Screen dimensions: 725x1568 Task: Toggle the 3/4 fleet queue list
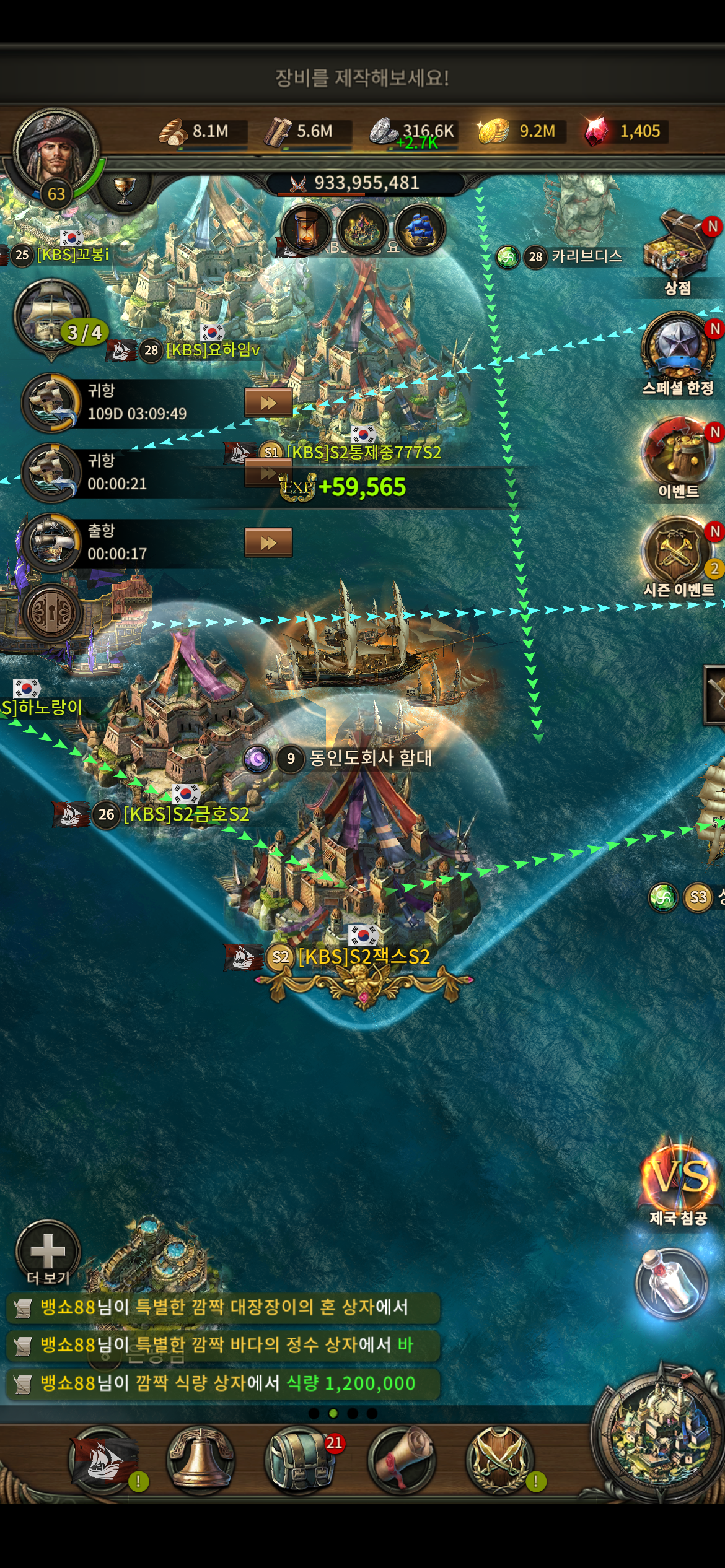point(52,317)
